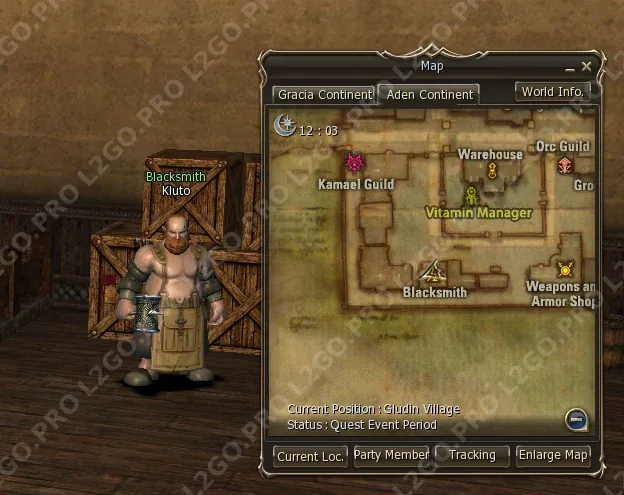
Task: Open World Info. panel
Action: 552,91
